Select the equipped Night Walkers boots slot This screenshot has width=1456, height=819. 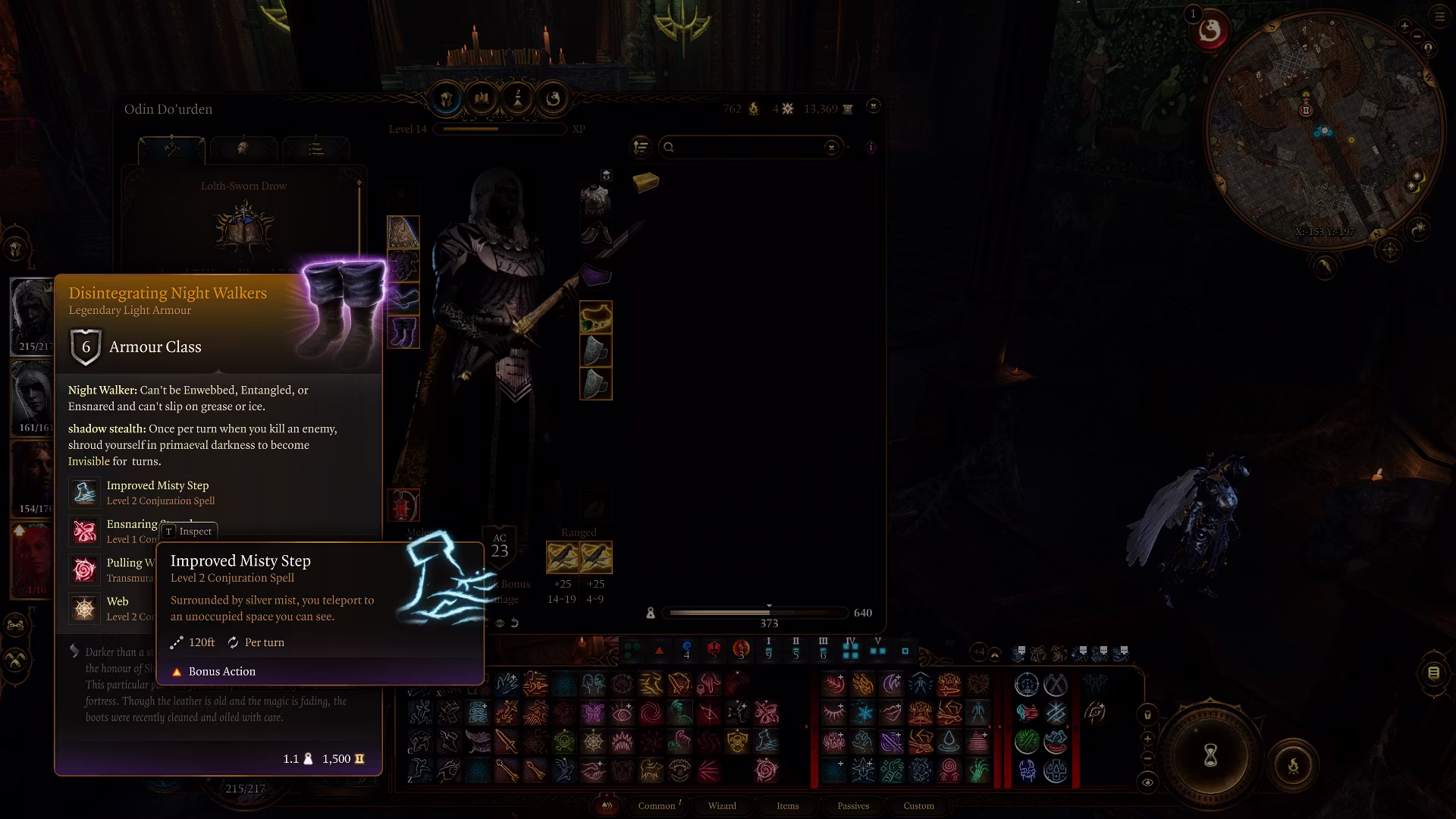click(403, 333)
